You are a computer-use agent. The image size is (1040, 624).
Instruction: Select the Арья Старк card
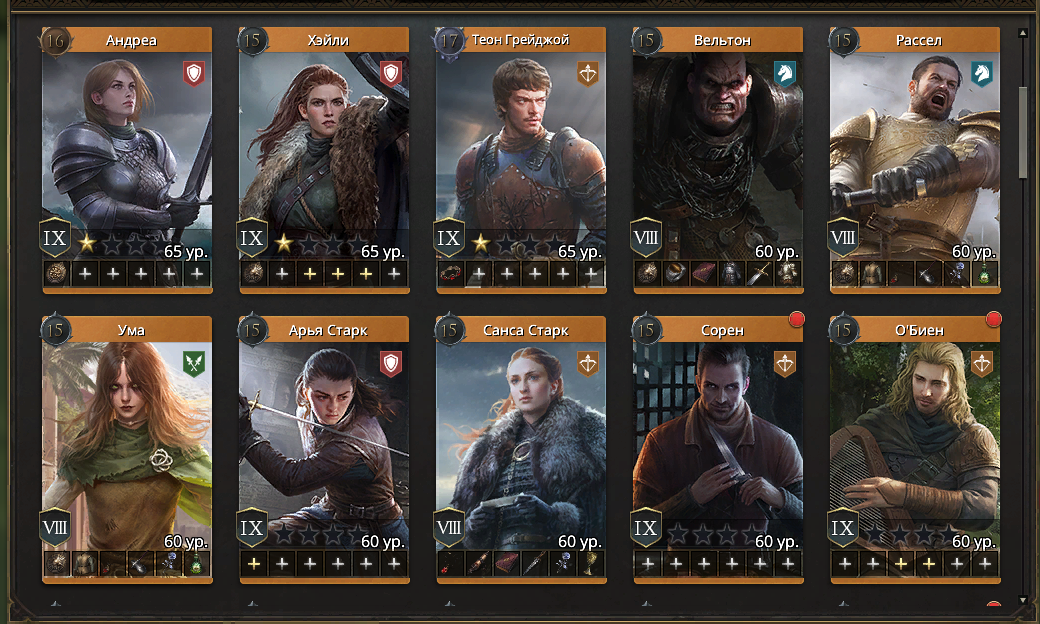324,440
